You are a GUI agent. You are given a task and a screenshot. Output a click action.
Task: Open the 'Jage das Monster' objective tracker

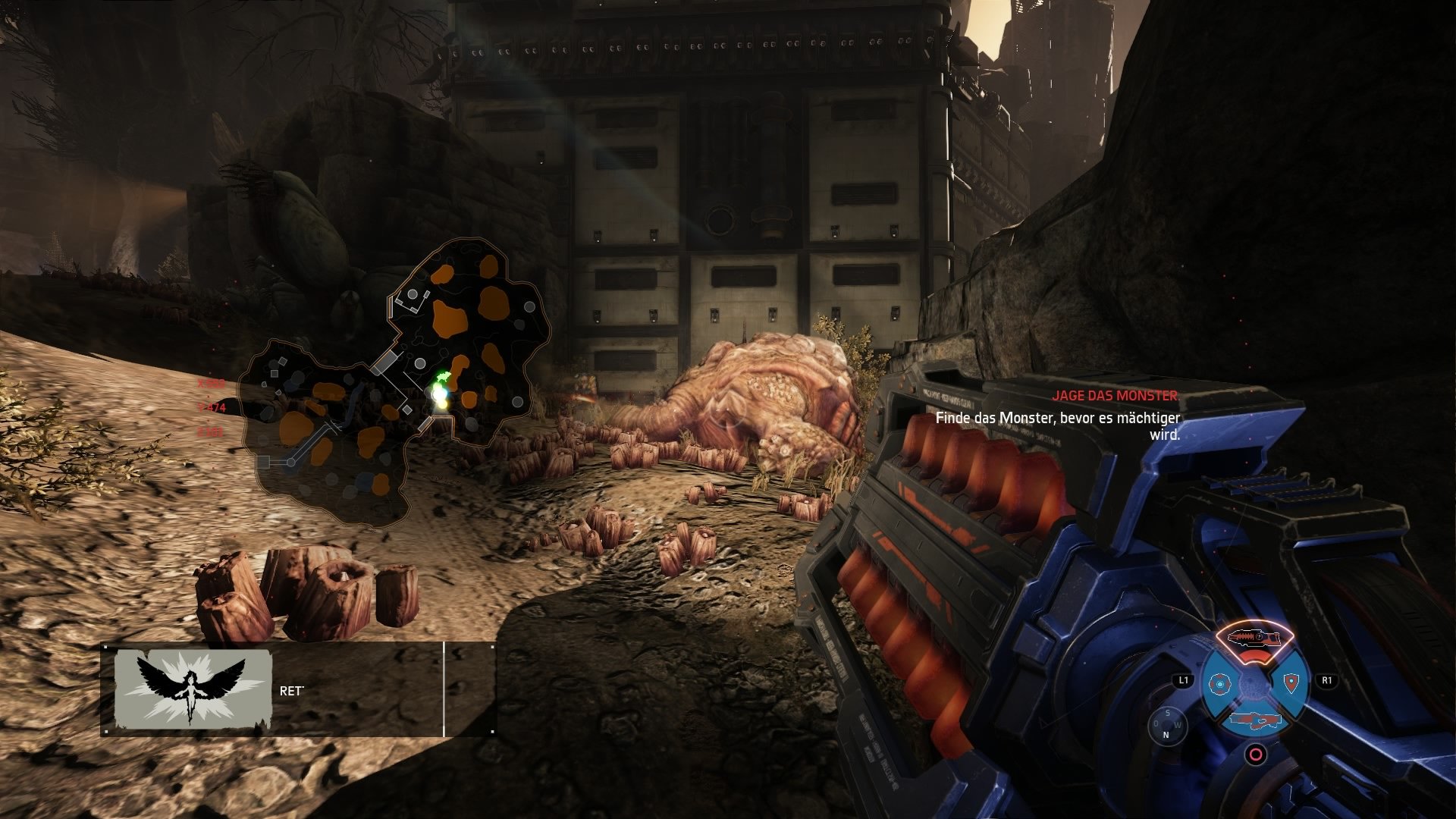[1114, 396]
